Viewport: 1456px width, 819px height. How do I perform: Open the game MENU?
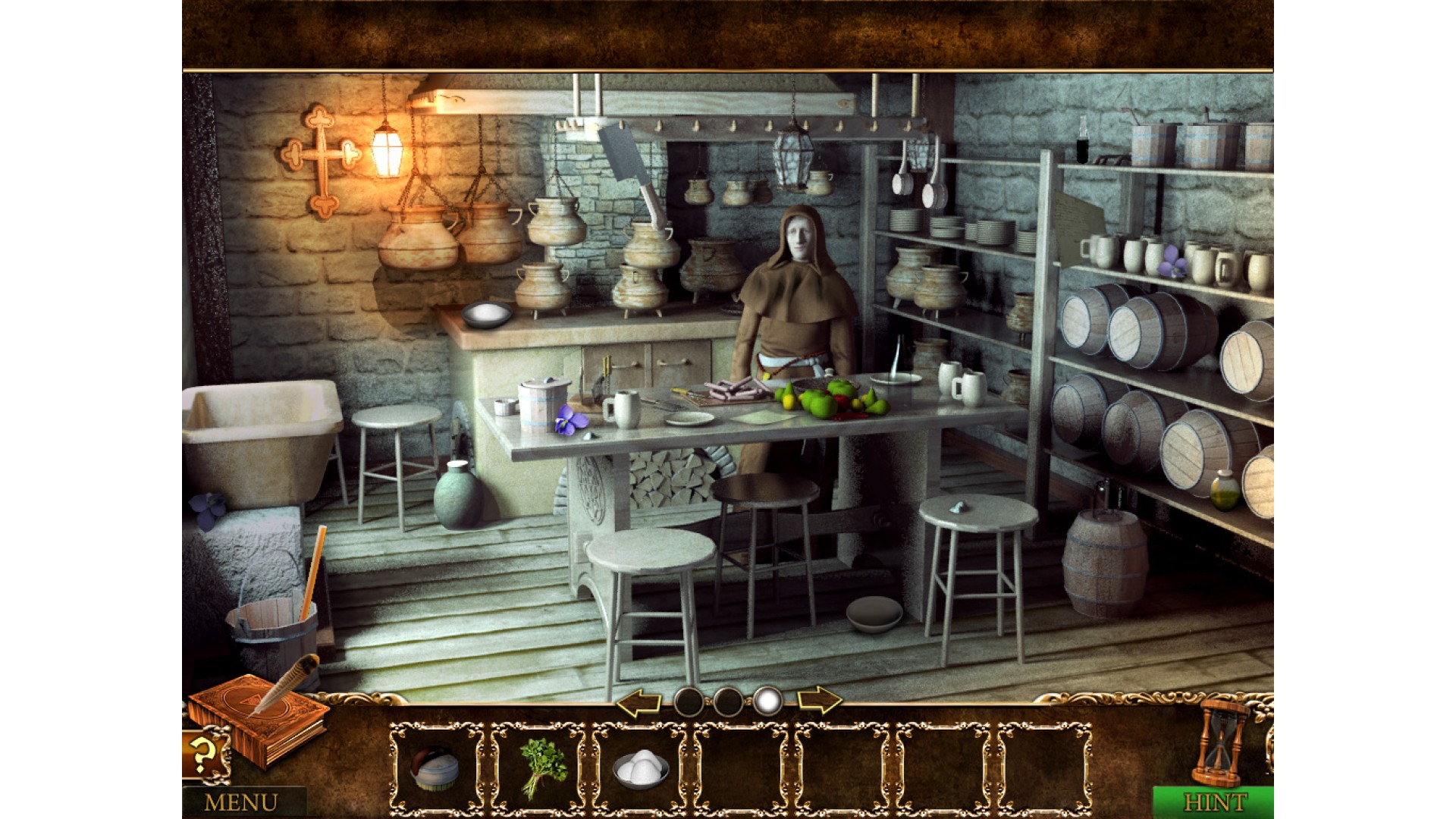(241, 802)
